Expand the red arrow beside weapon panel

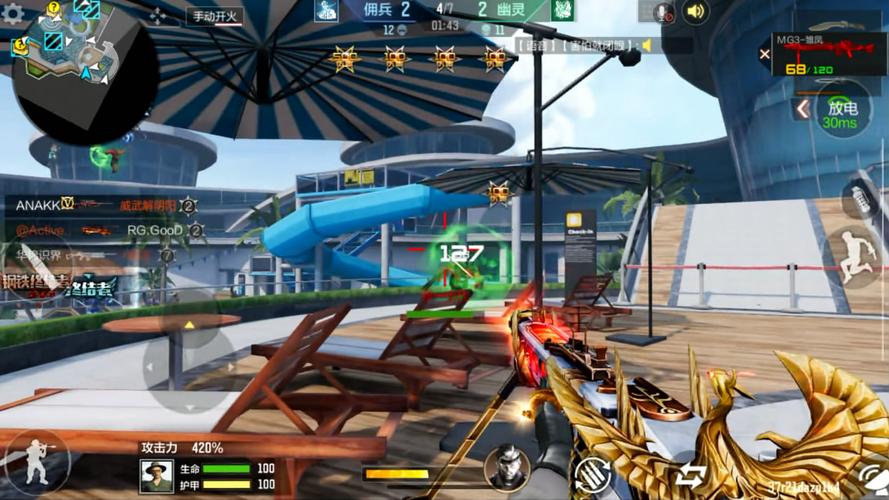(802, 108)
